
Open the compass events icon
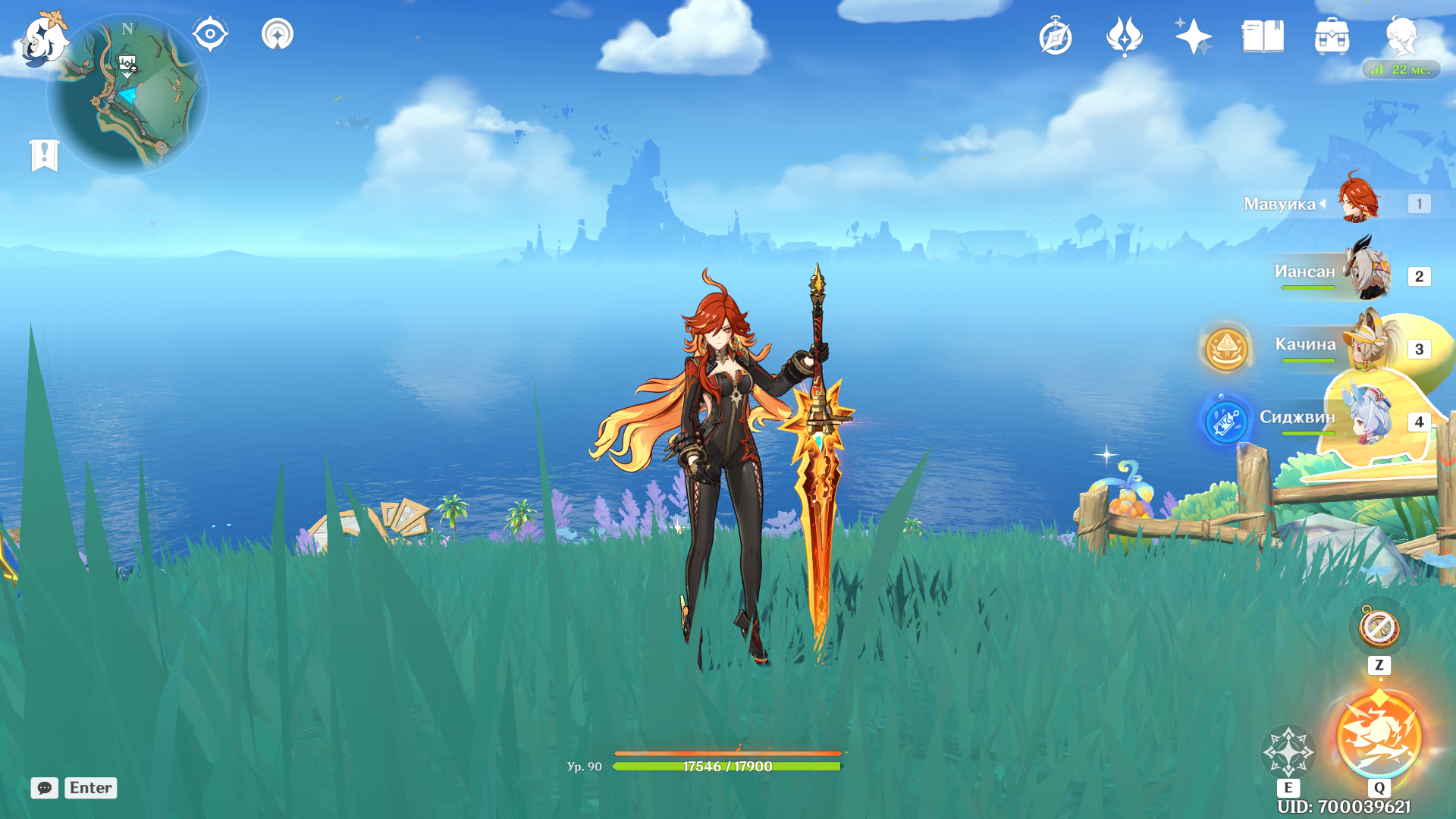(1056, 37)
